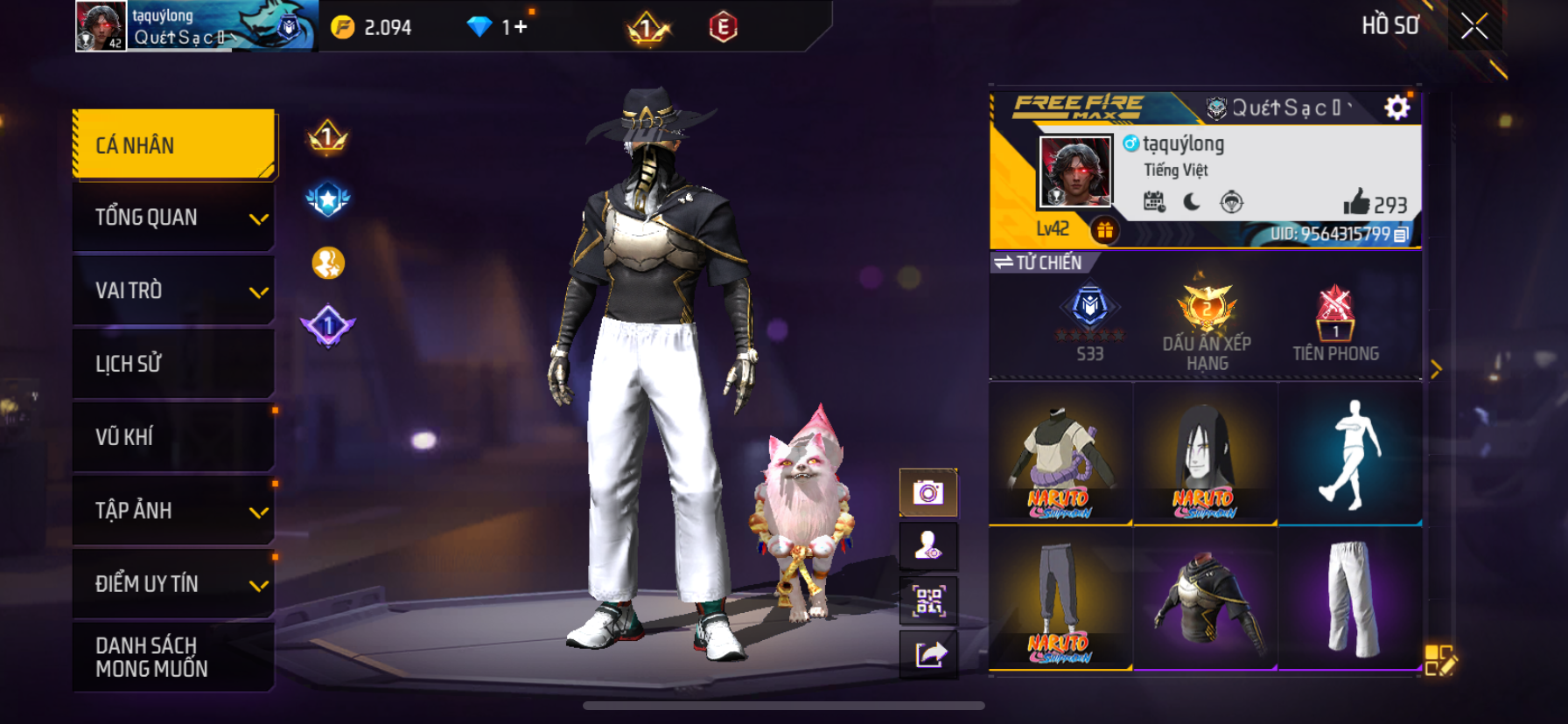Open the gift icon beside level
The image size is (1568, 724).
tap(1105, 230)
